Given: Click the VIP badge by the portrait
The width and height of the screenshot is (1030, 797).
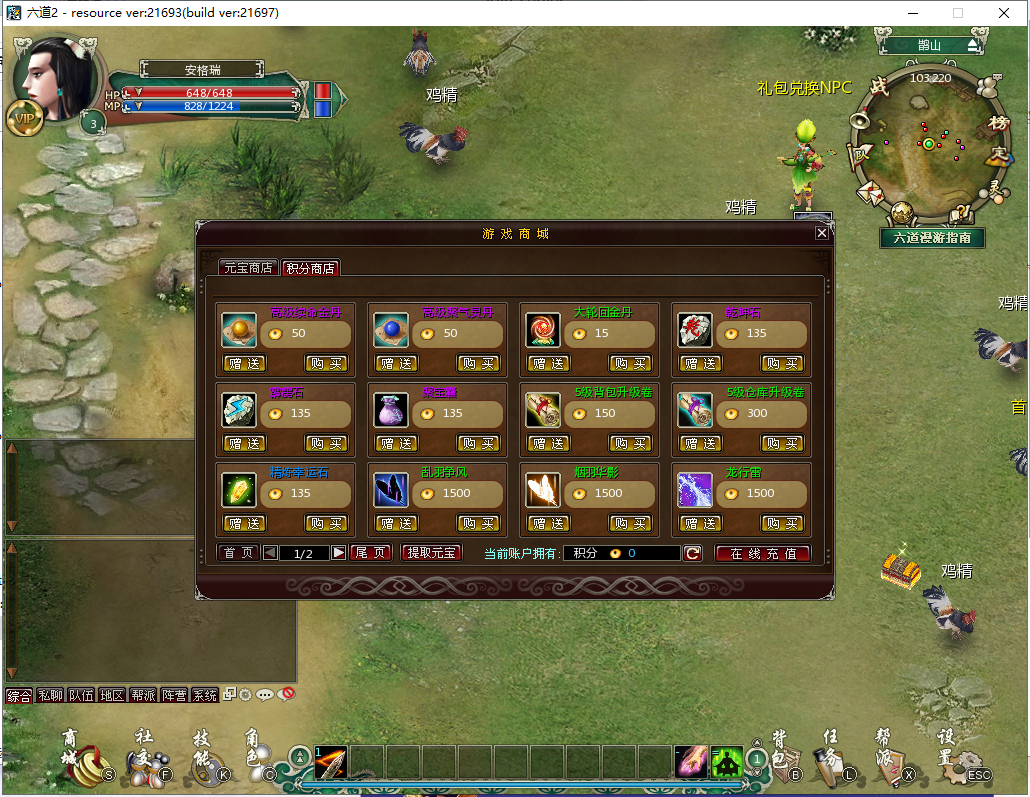Looking at the screenshot, I should coord(23,118).
